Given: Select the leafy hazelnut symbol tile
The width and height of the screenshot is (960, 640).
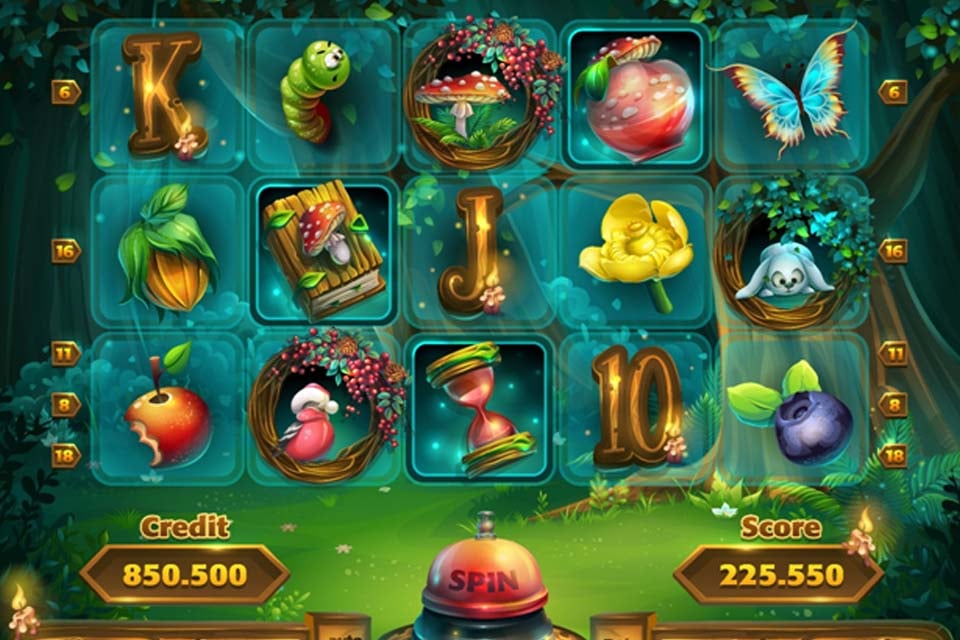Looking at the screenshot, I should coord(166,252).
